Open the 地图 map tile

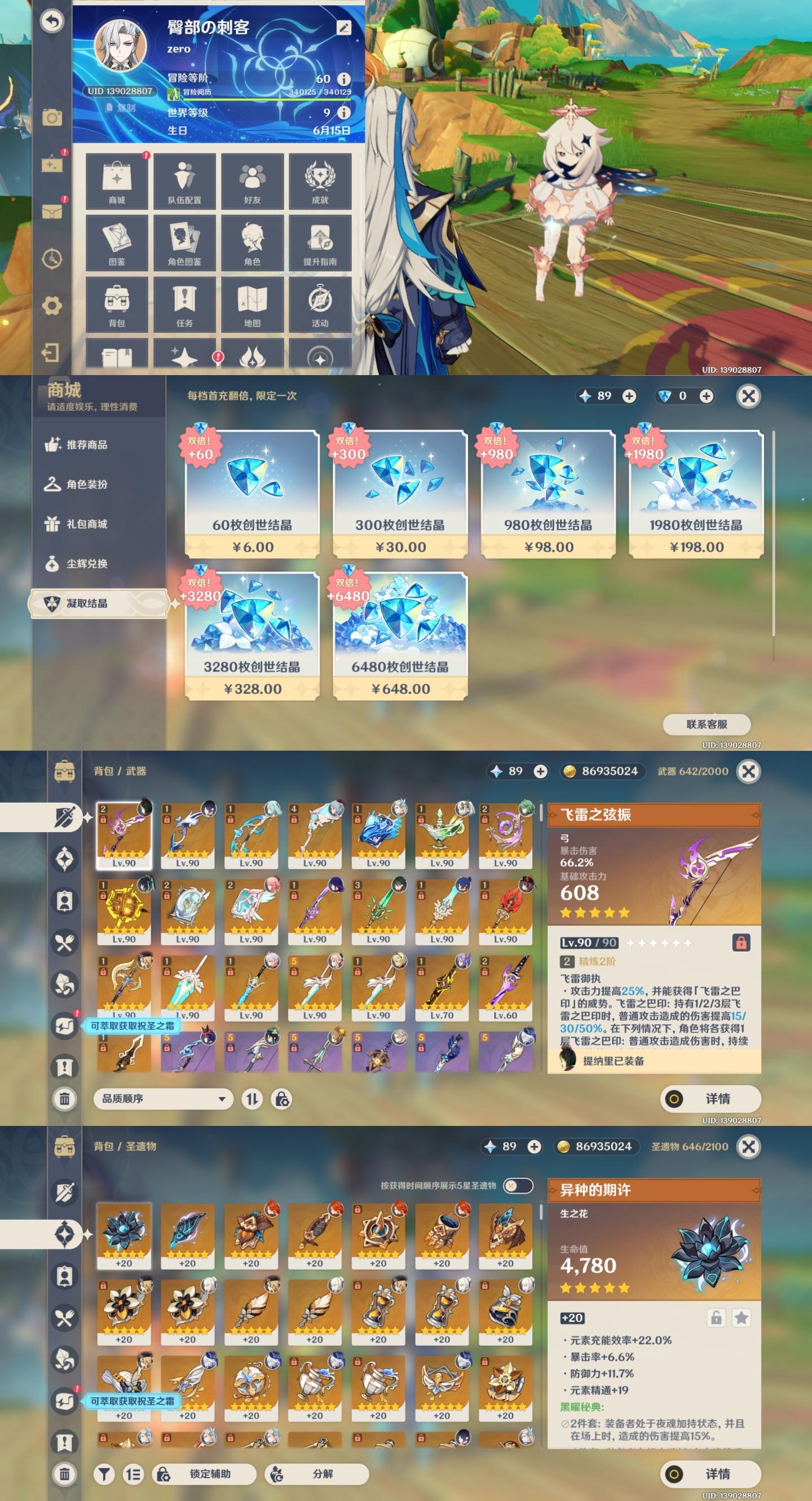(x=252, y=304)
